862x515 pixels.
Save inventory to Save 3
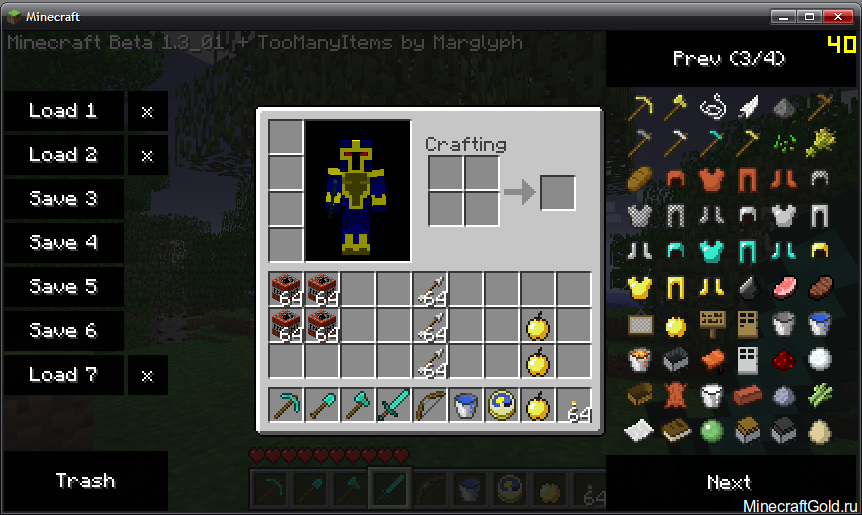(x=63, y=199)
